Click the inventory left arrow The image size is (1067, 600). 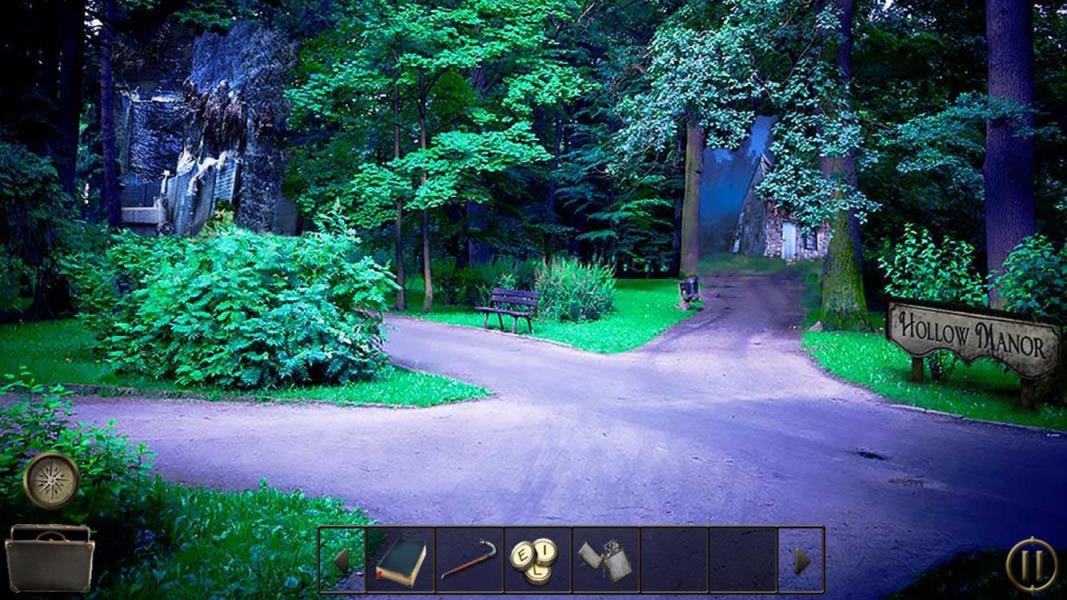(x=341, y=561)
